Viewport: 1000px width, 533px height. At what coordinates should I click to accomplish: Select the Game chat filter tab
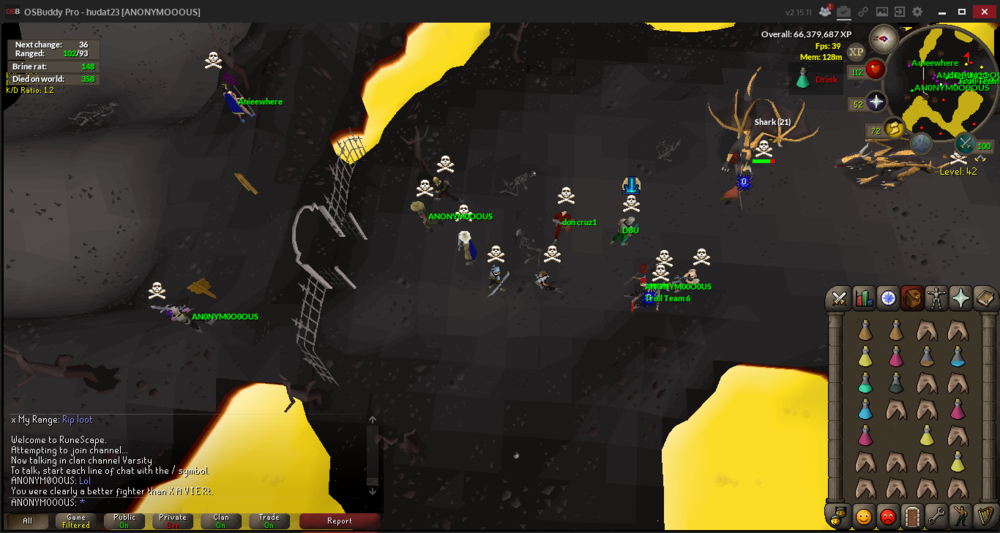[x=76, y=521]
